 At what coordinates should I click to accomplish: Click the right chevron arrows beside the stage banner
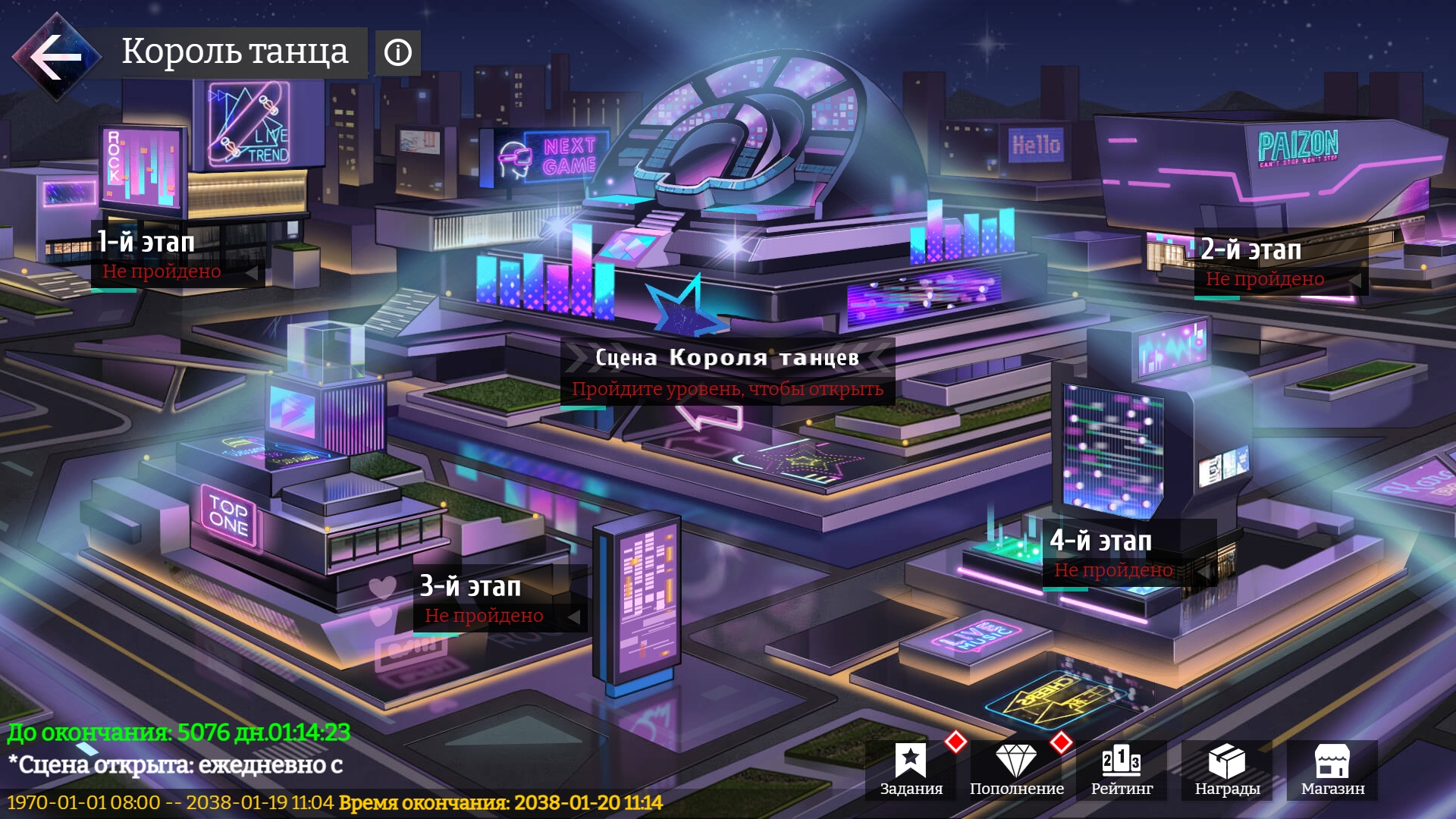pyautogui.click(x=871, y=359)
